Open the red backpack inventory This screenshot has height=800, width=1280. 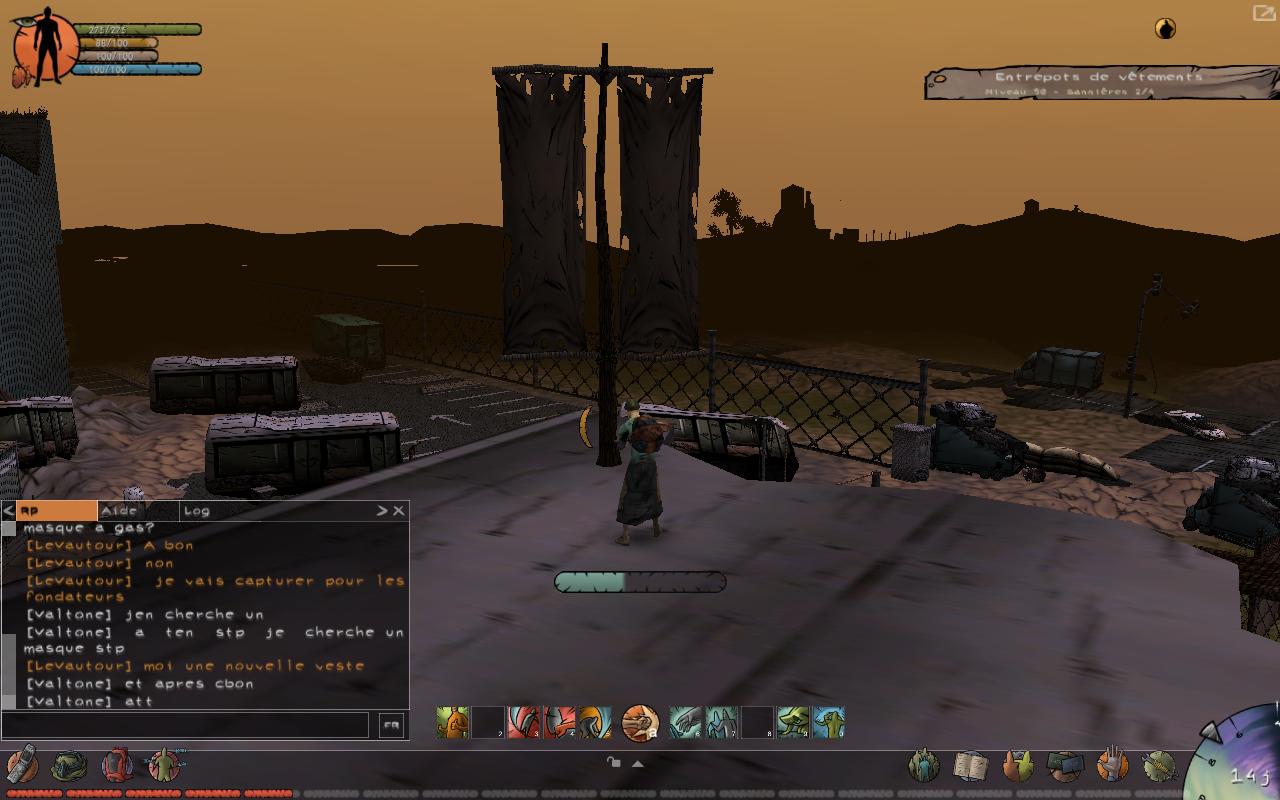[x=117, y=766]
